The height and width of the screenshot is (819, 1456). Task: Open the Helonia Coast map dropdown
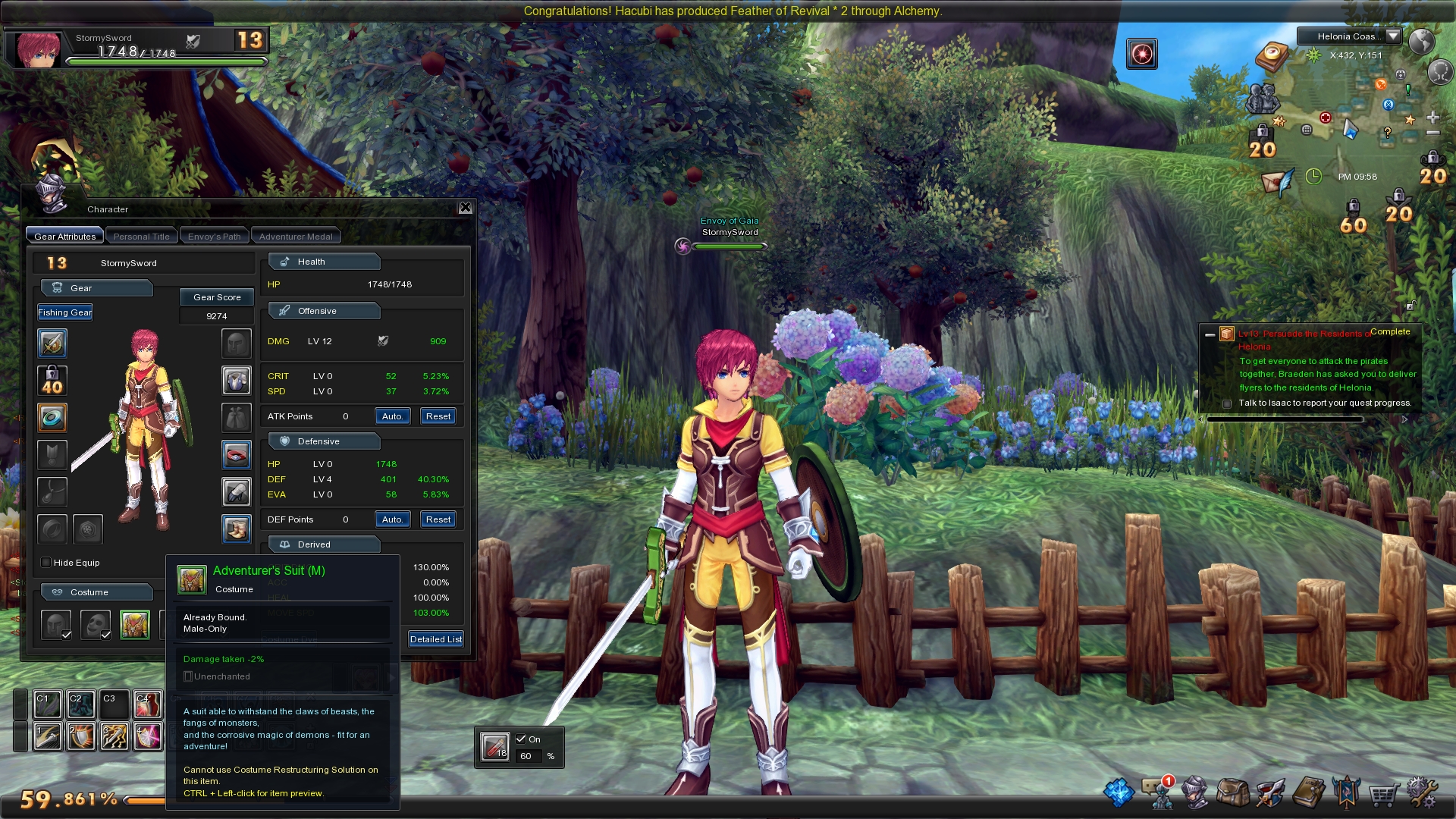pyautogui.click(x=1393, y=36)
